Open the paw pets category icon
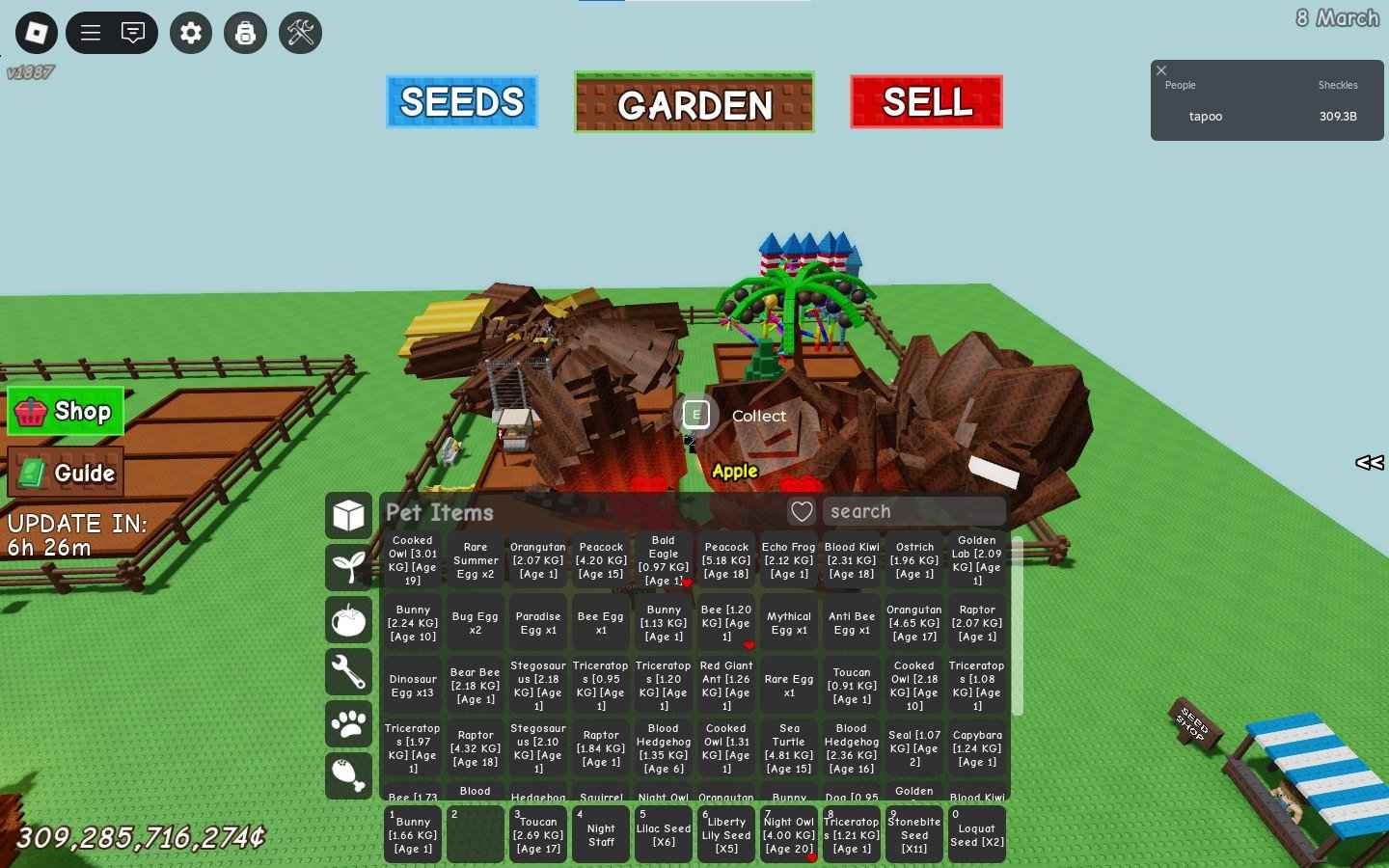1389x868 pixels. coord(348,724)
